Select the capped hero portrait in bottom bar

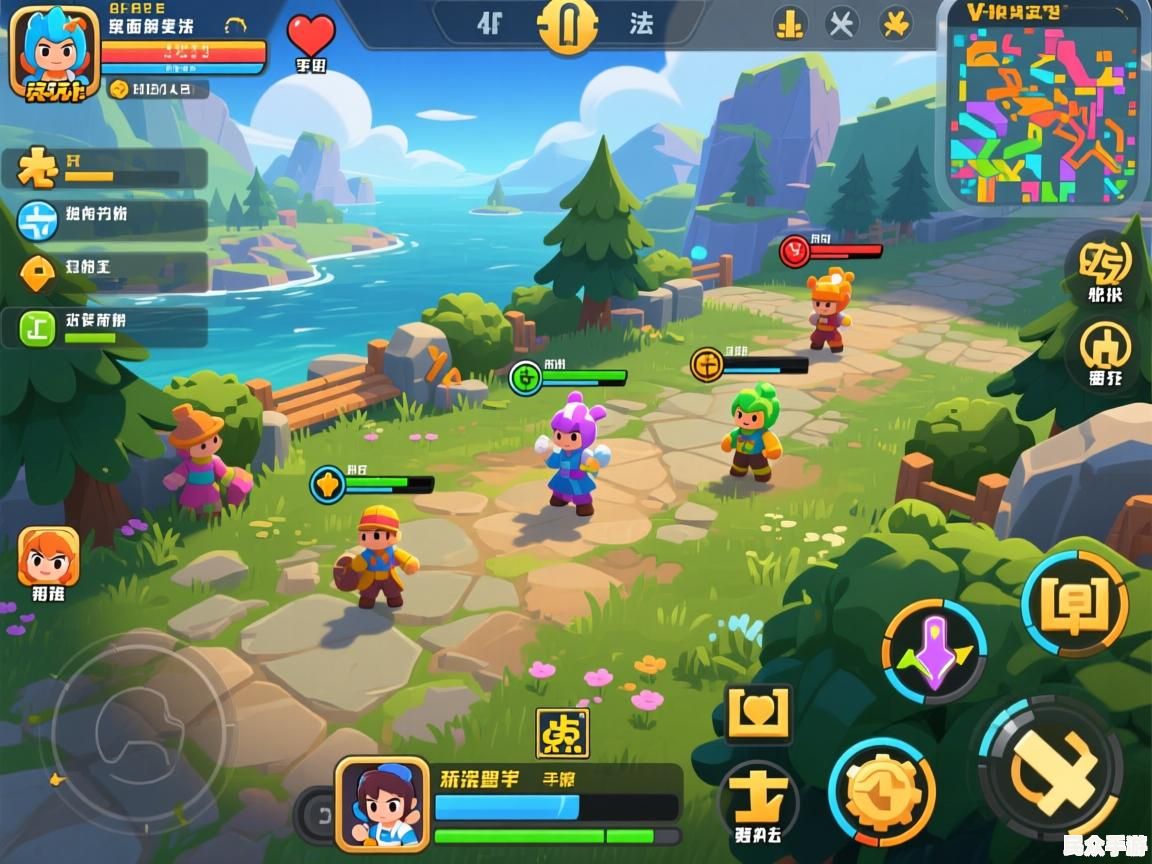pyautogui.click(x=381, y=802)
